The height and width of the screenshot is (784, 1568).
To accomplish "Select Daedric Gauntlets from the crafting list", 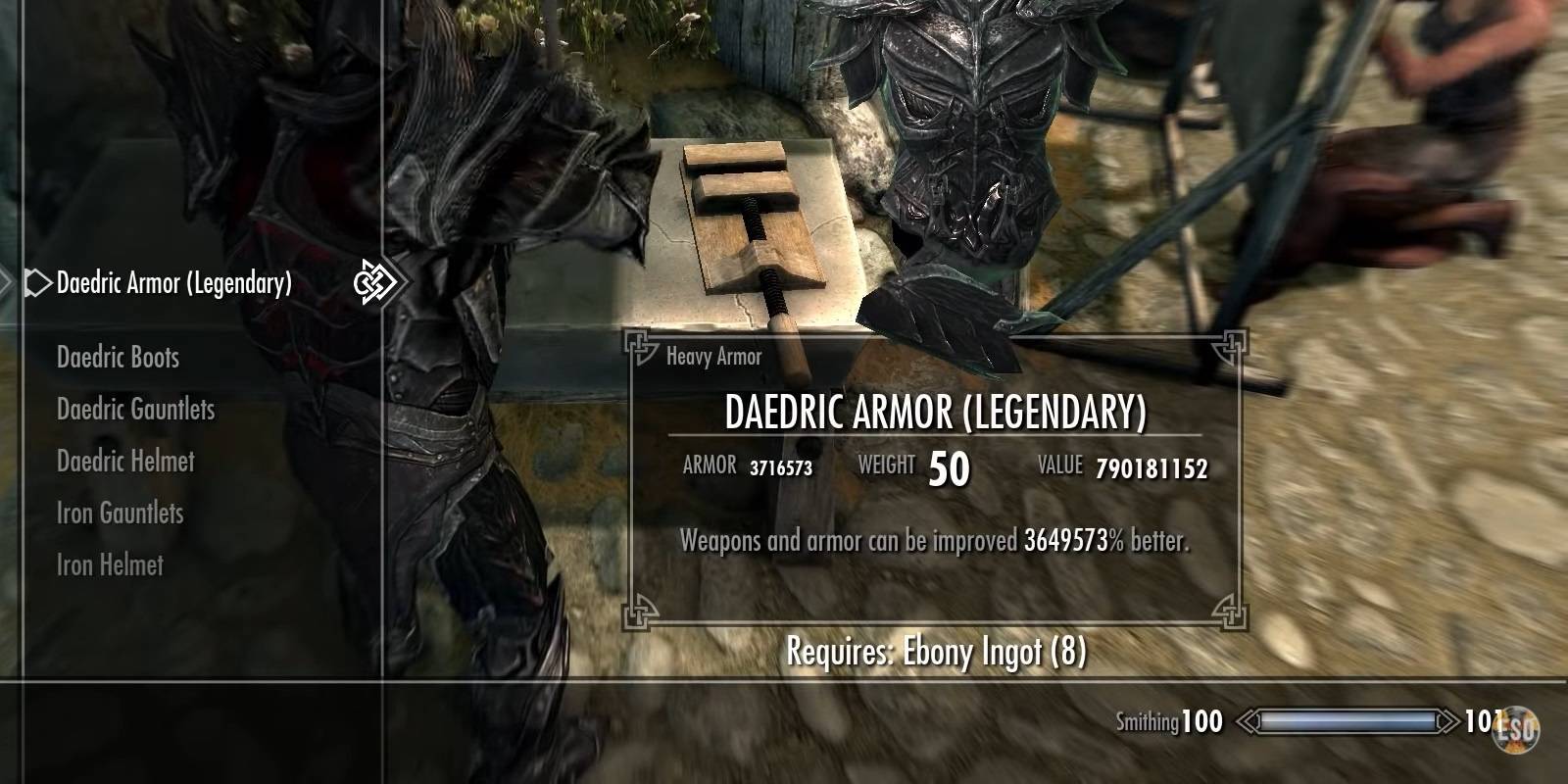I will click(134, 410).
